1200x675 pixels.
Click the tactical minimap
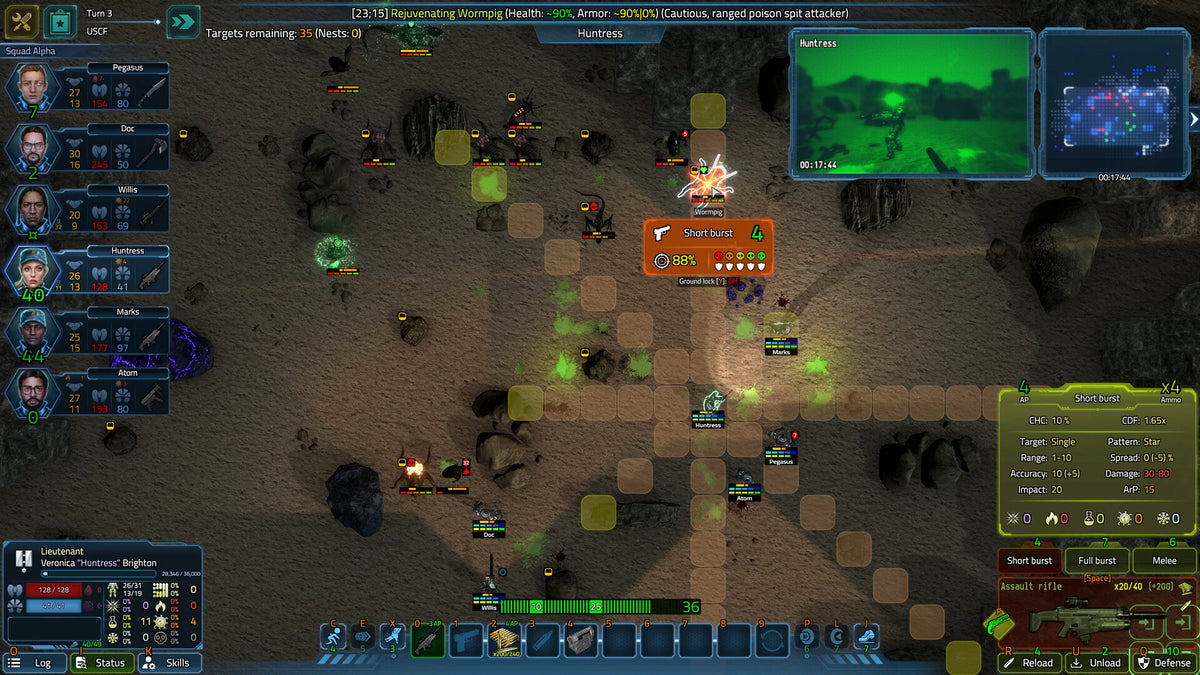point(1113,103)
